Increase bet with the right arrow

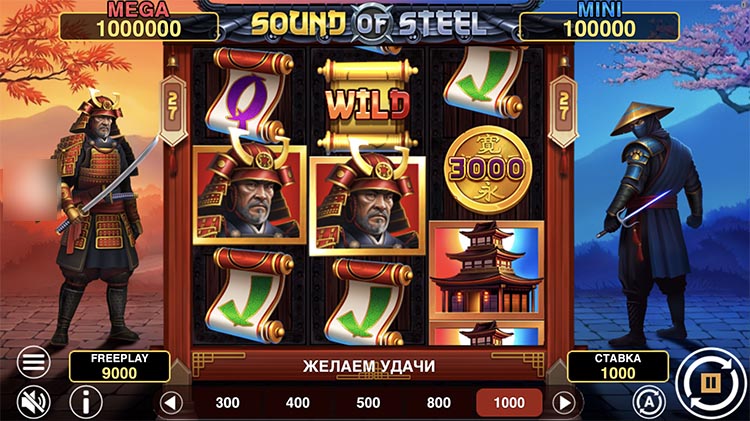coord(565,403)
